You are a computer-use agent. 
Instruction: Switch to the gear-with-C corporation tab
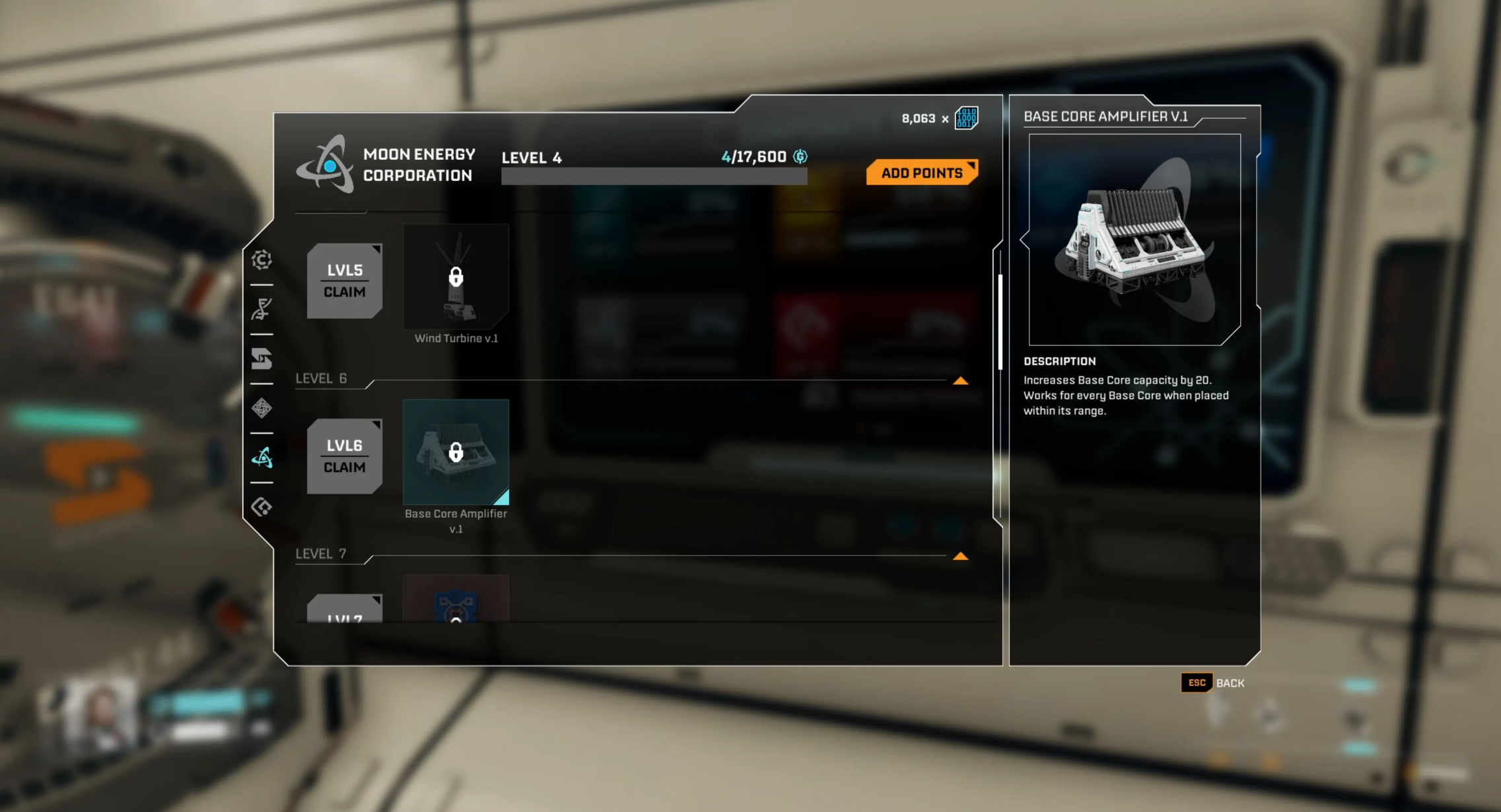pyautogui.click(x=262, y=259)
